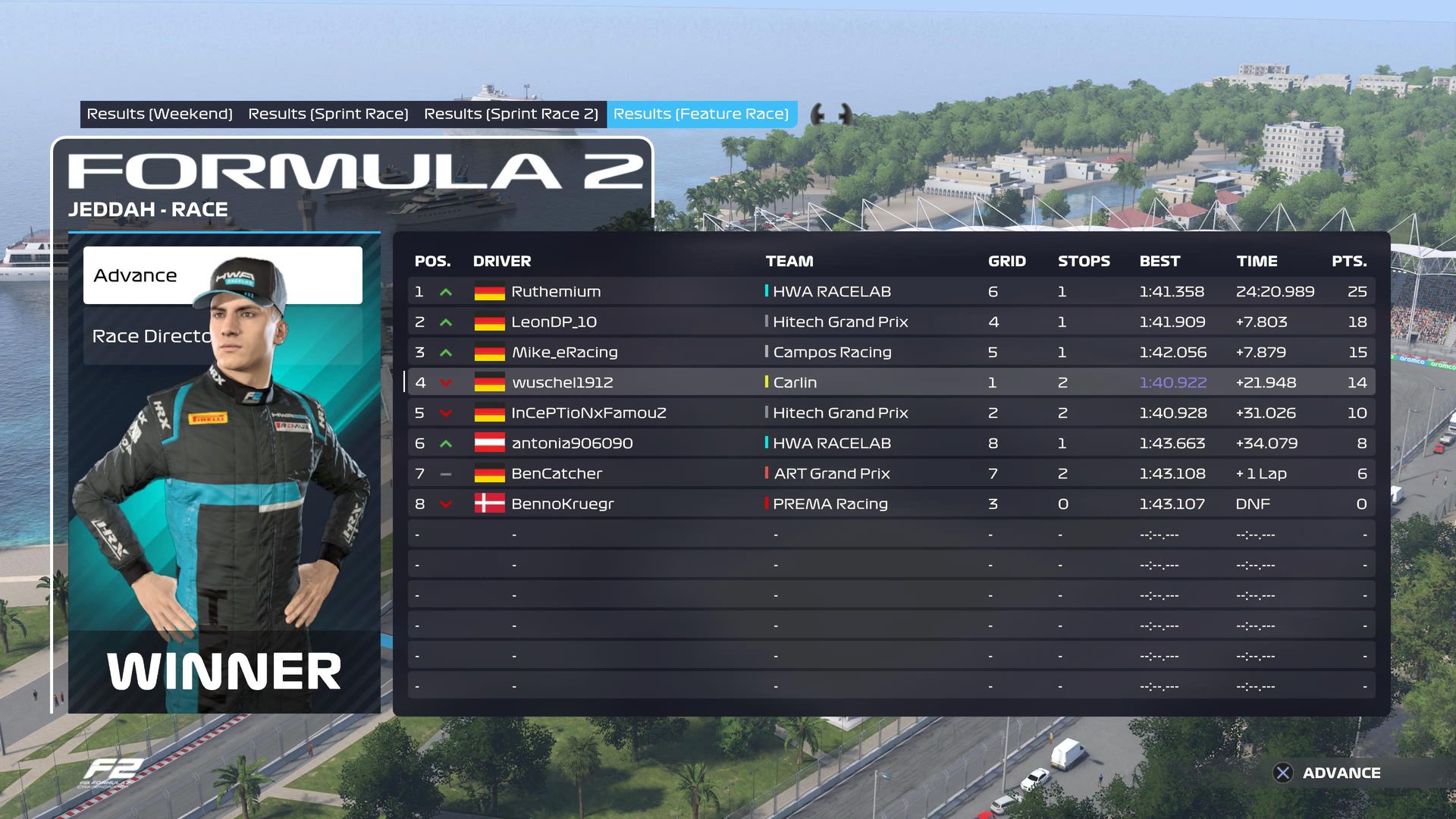The height and width of the screenshot is (819, 1456).
Task: Select antonia906090's result row
Action: coord(890,443)
